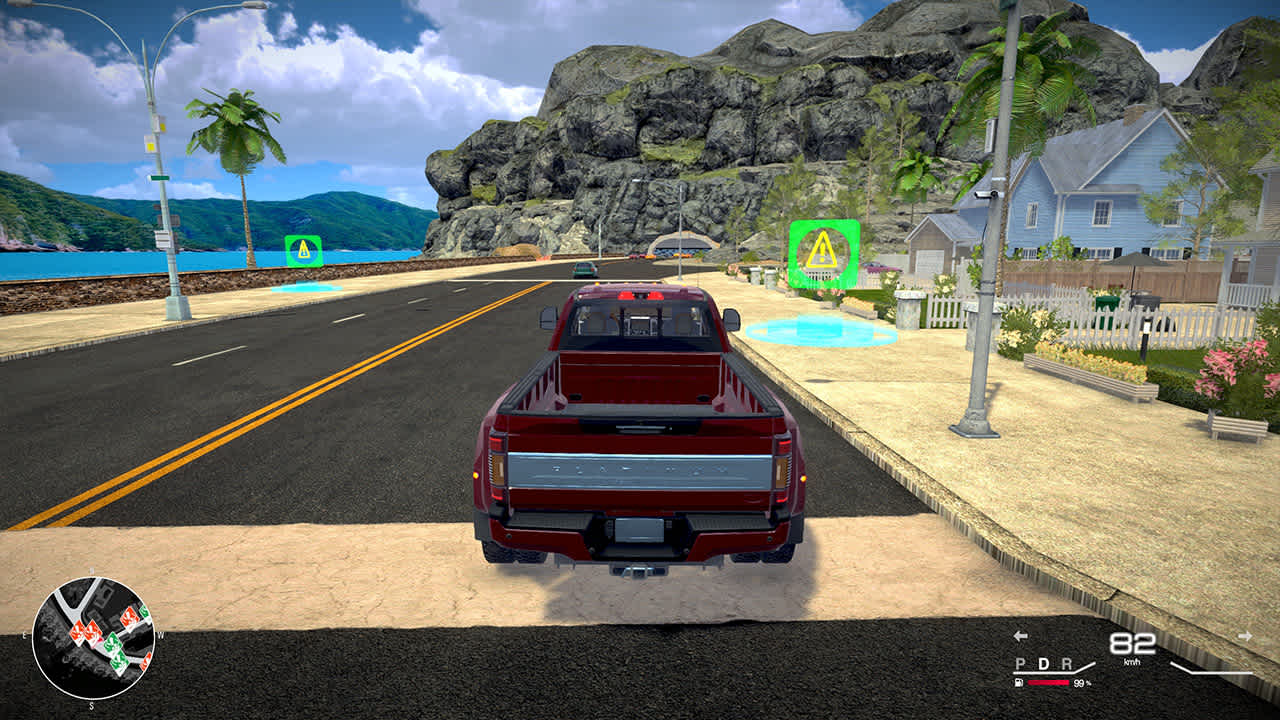Click the left steering arrow icon
Screen dimensions: 1280x720
coord(1019,636)
